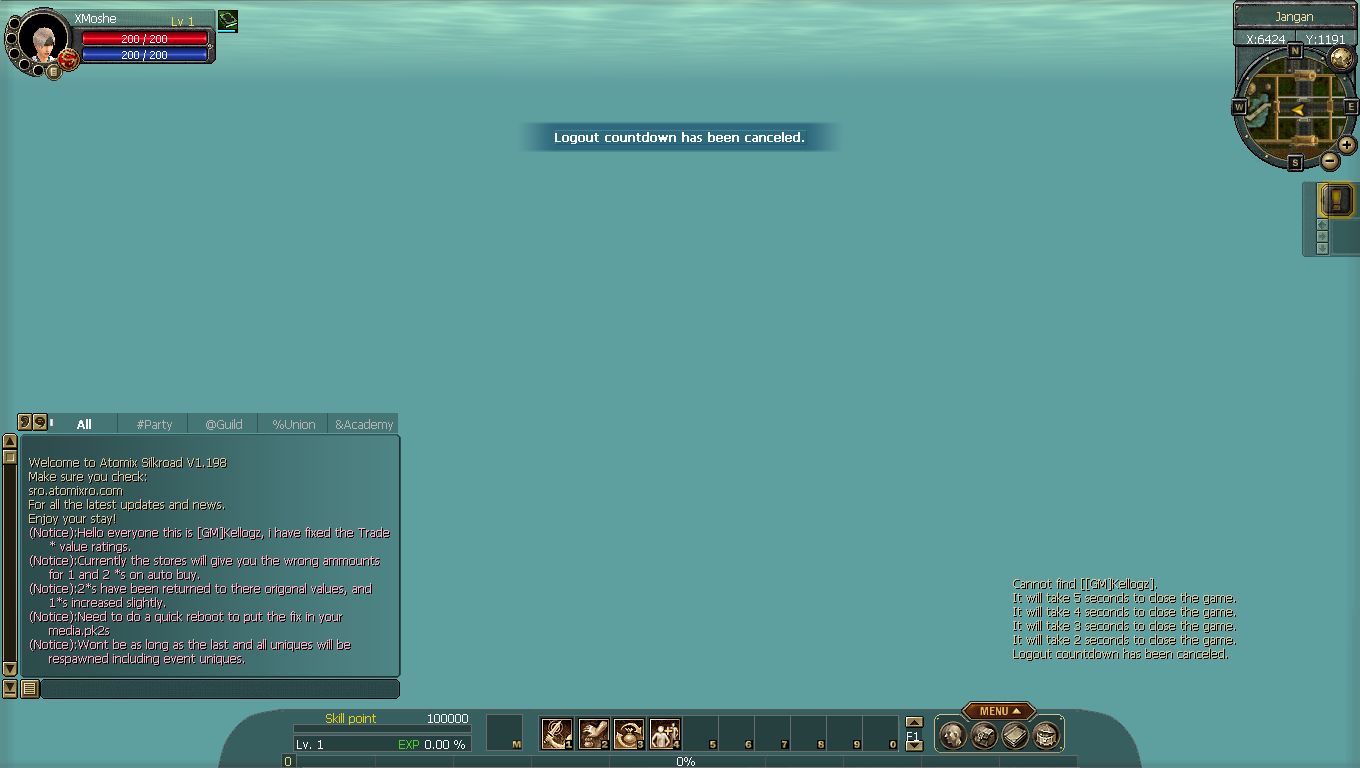
Task: Open the world map globe icon
Action: tap(1341, 59)
